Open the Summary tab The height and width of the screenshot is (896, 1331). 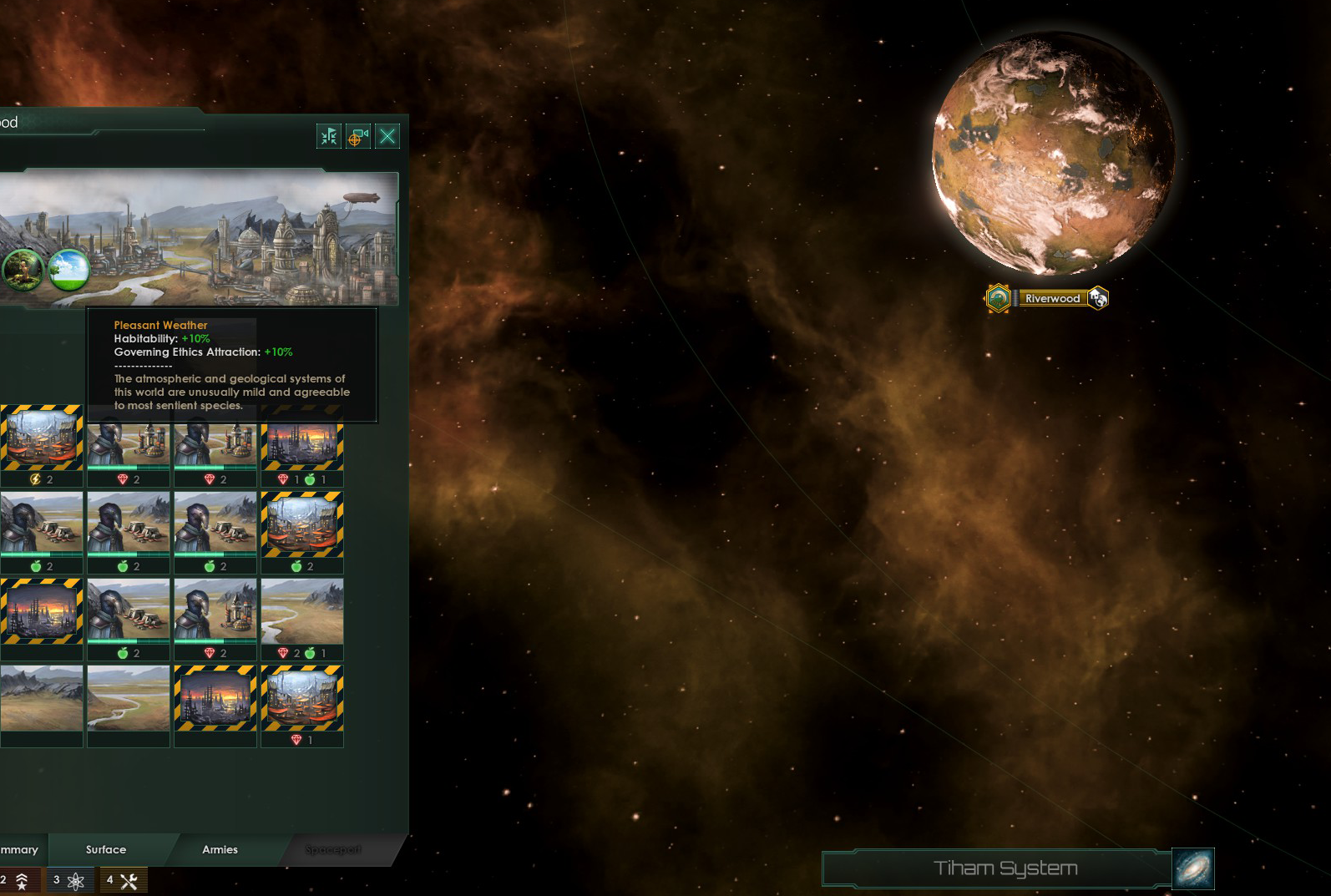click(20, 849)
